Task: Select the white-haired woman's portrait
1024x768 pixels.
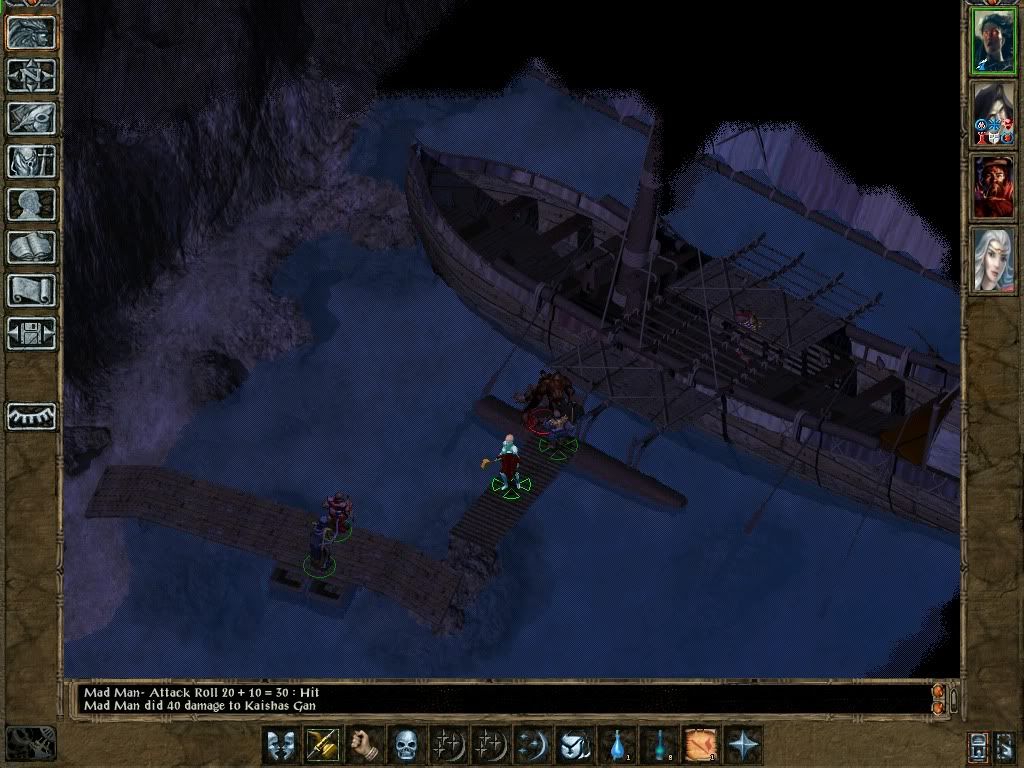Action: click(994, 259)
